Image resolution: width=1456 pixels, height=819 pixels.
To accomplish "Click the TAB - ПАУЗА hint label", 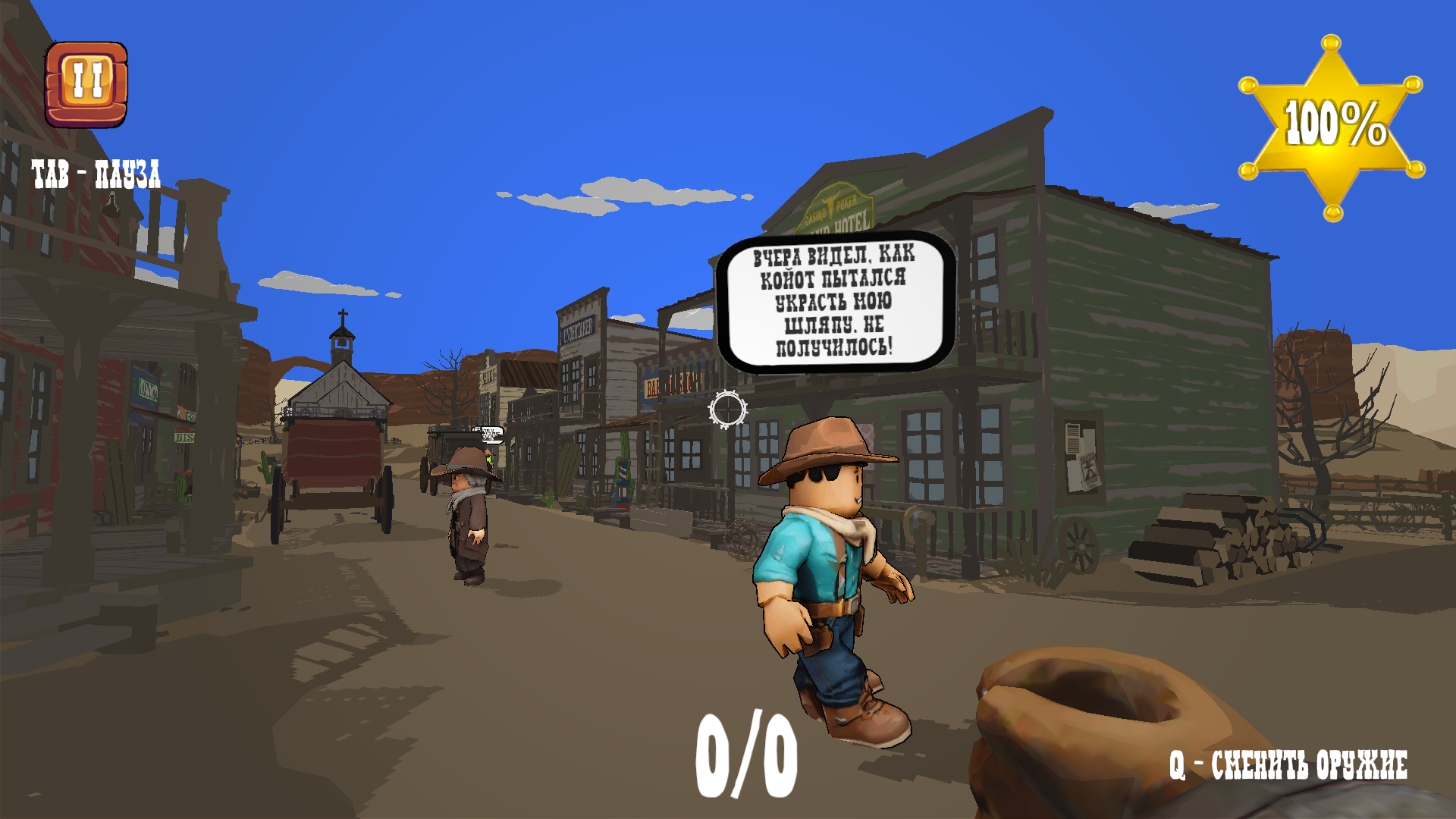I will (96, 173).
